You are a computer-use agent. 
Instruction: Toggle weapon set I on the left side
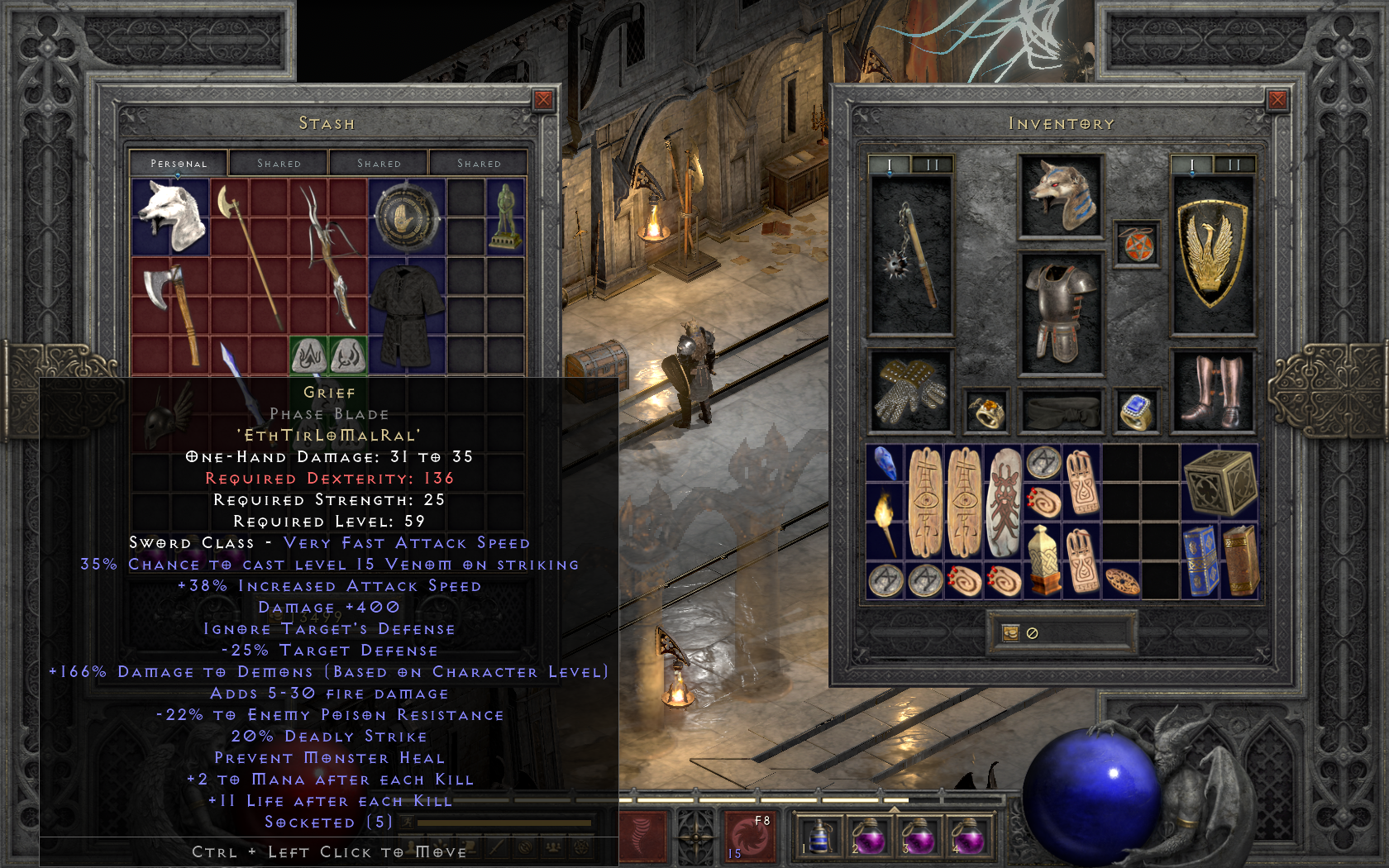pos(888,164)
